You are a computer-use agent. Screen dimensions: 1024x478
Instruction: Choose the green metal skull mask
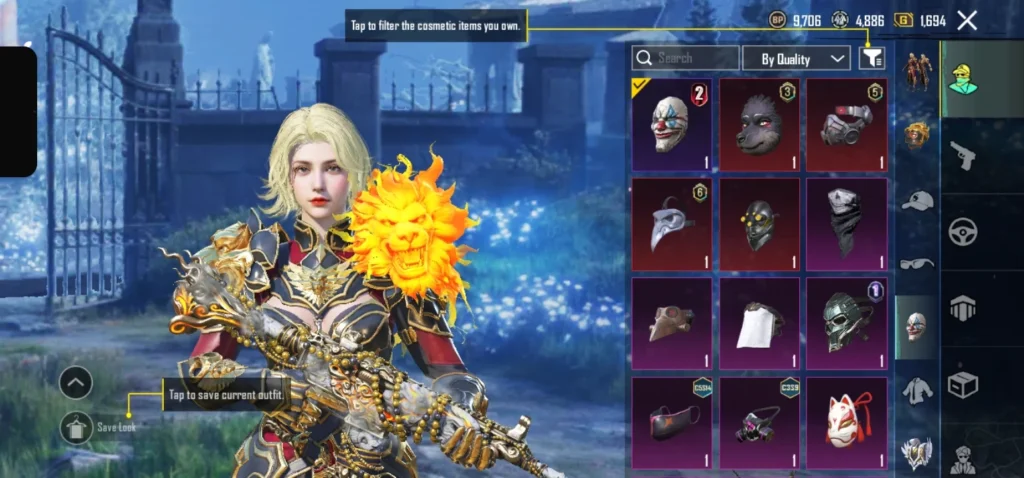coord(846,324)
